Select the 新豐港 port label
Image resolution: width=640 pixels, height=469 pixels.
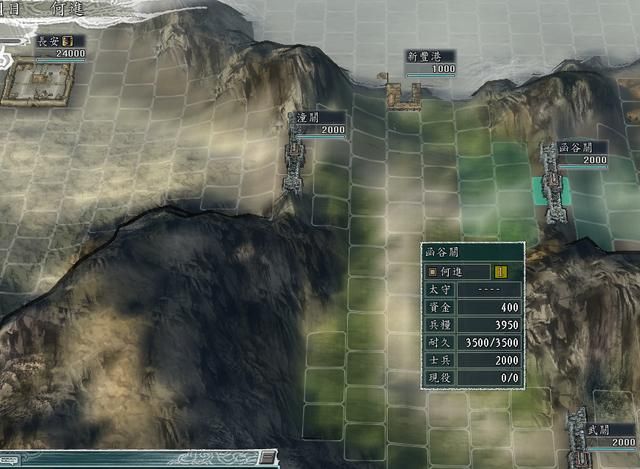430,56
